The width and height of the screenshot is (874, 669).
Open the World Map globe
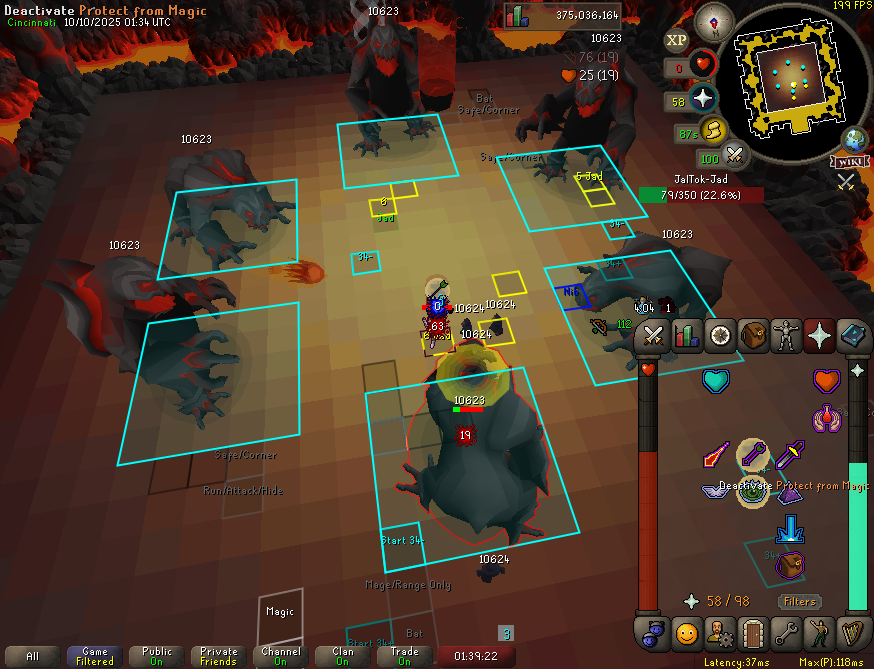(x=855, y=139)
